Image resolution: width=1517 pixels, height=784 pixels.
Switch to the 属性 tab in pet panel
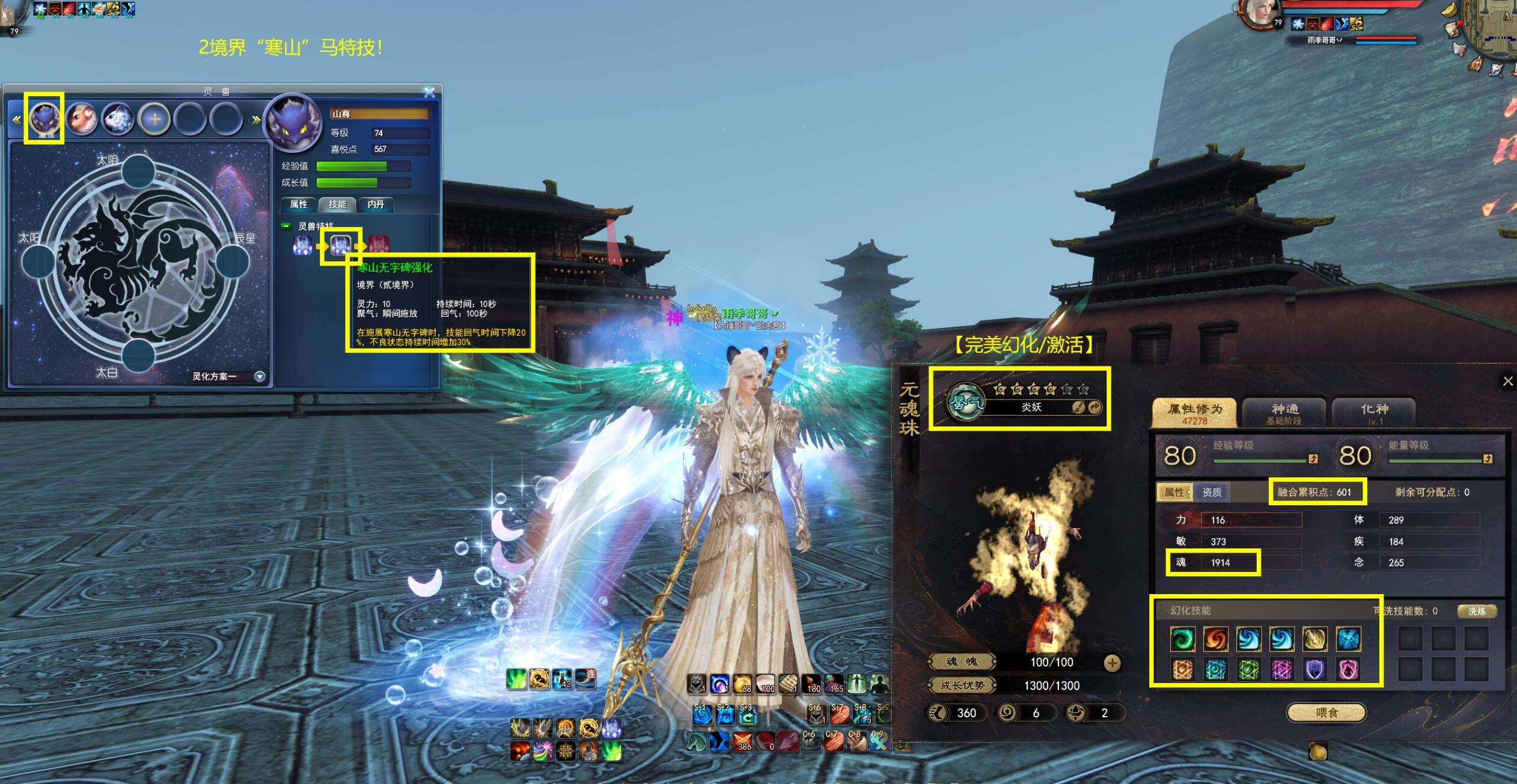click(x=298, y=204)
